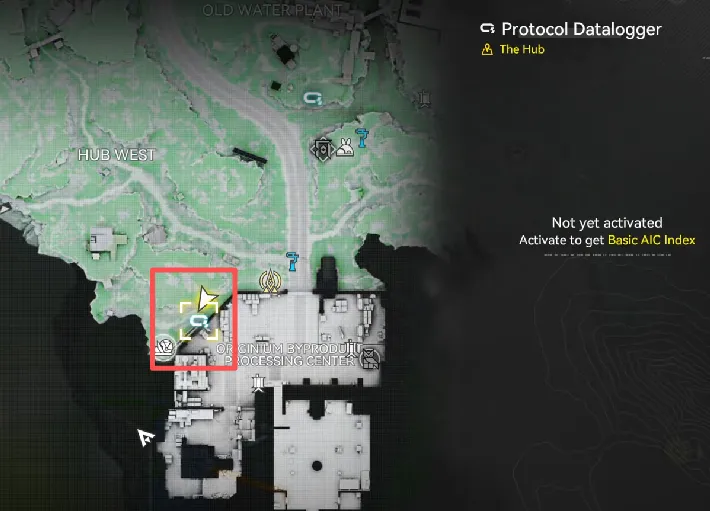
Task: Select the blue marker right of the rabbit
Action: tap(365, 139)
